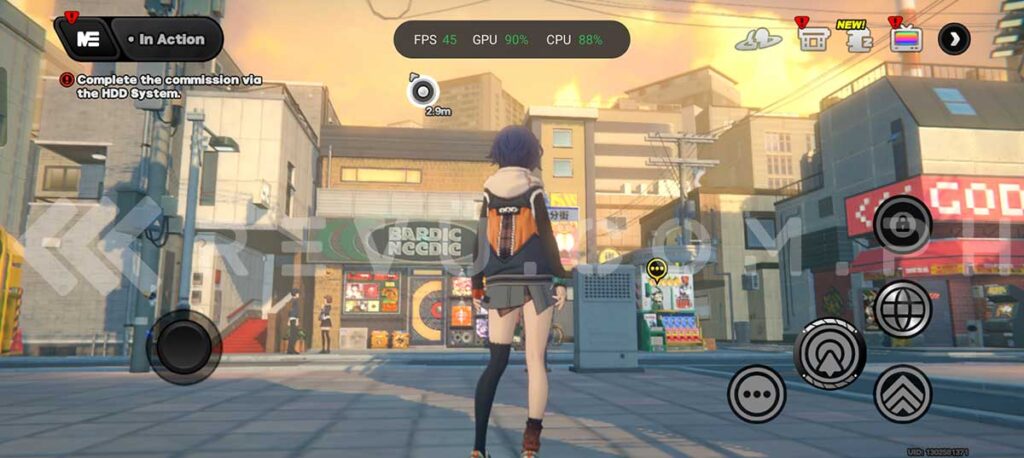Open the icon tagged NEW!
Screen dimensions: 1024x458
tap(860, 39)
